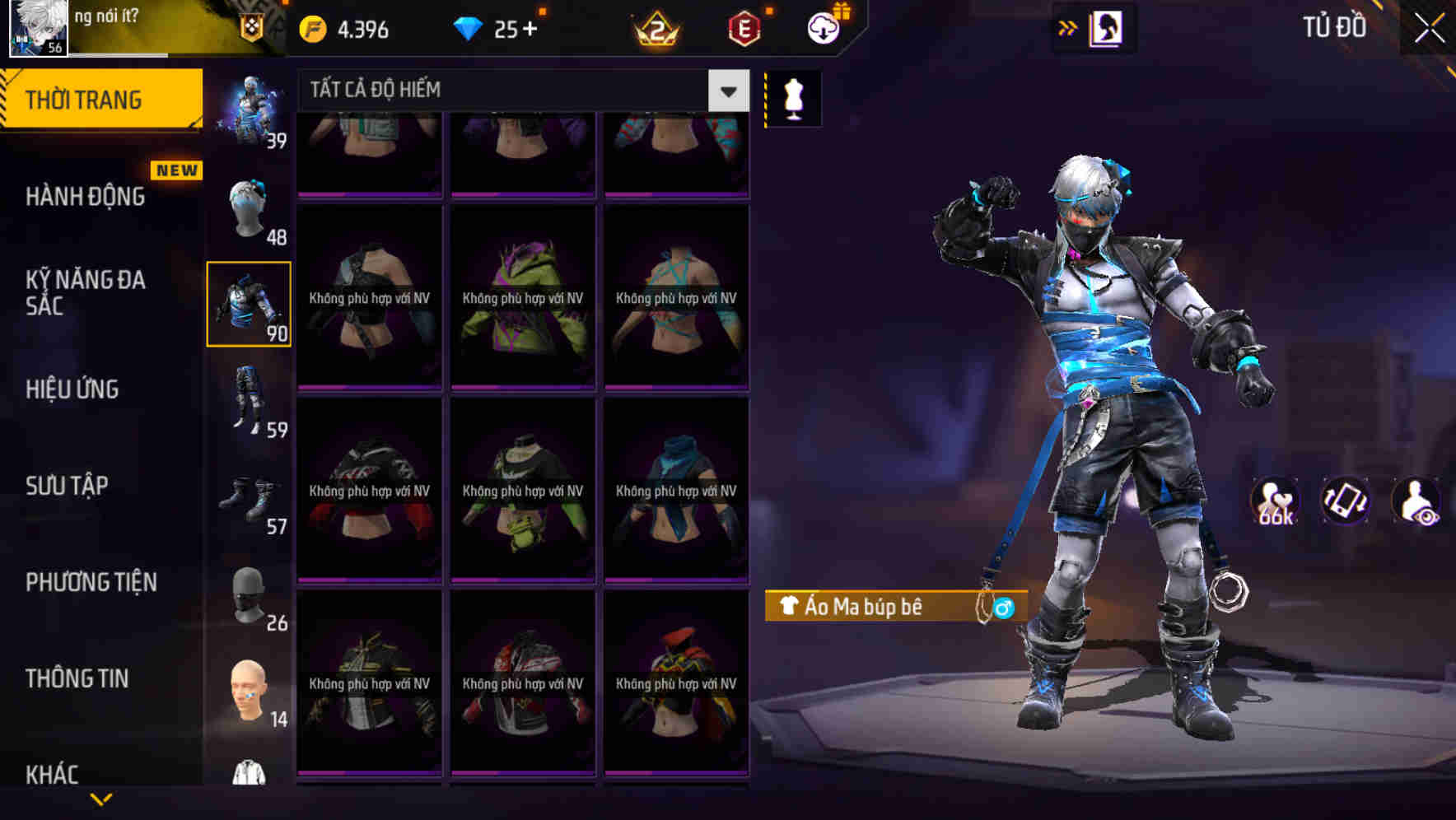Select the head accessory icon with 48 items

251,210
